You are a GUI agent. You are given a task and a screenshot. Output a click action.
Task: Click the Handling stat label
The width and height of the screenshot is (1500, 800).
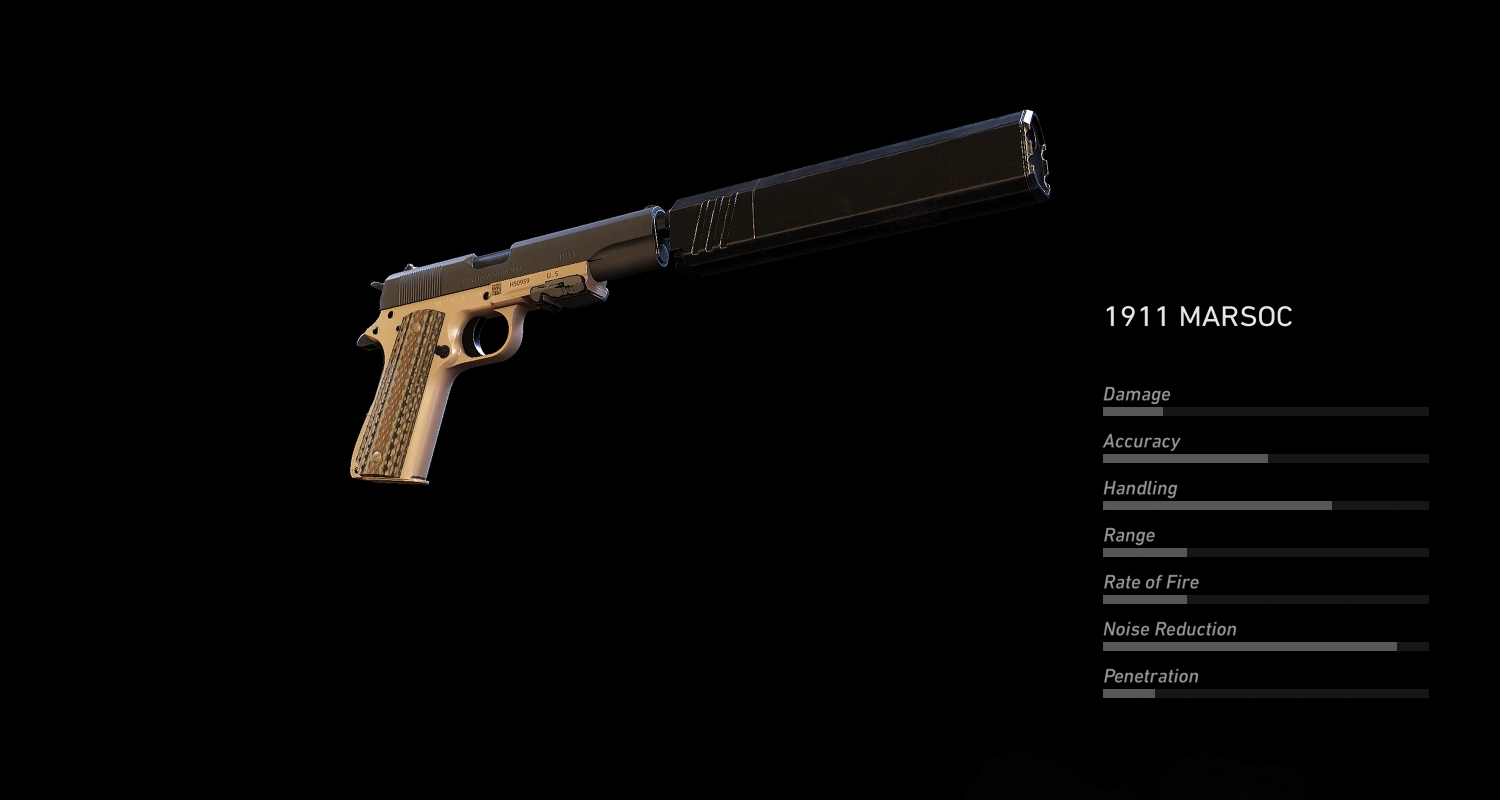1140,488
